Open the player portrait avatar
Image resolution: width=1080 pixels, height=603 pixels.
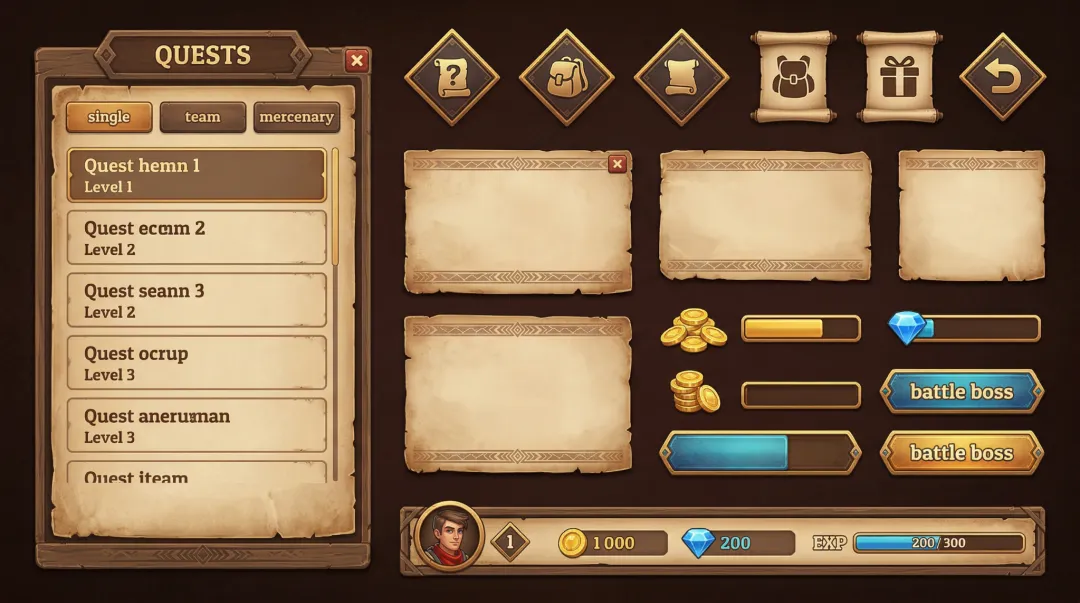pyautogui.click(x=449, y=537)
